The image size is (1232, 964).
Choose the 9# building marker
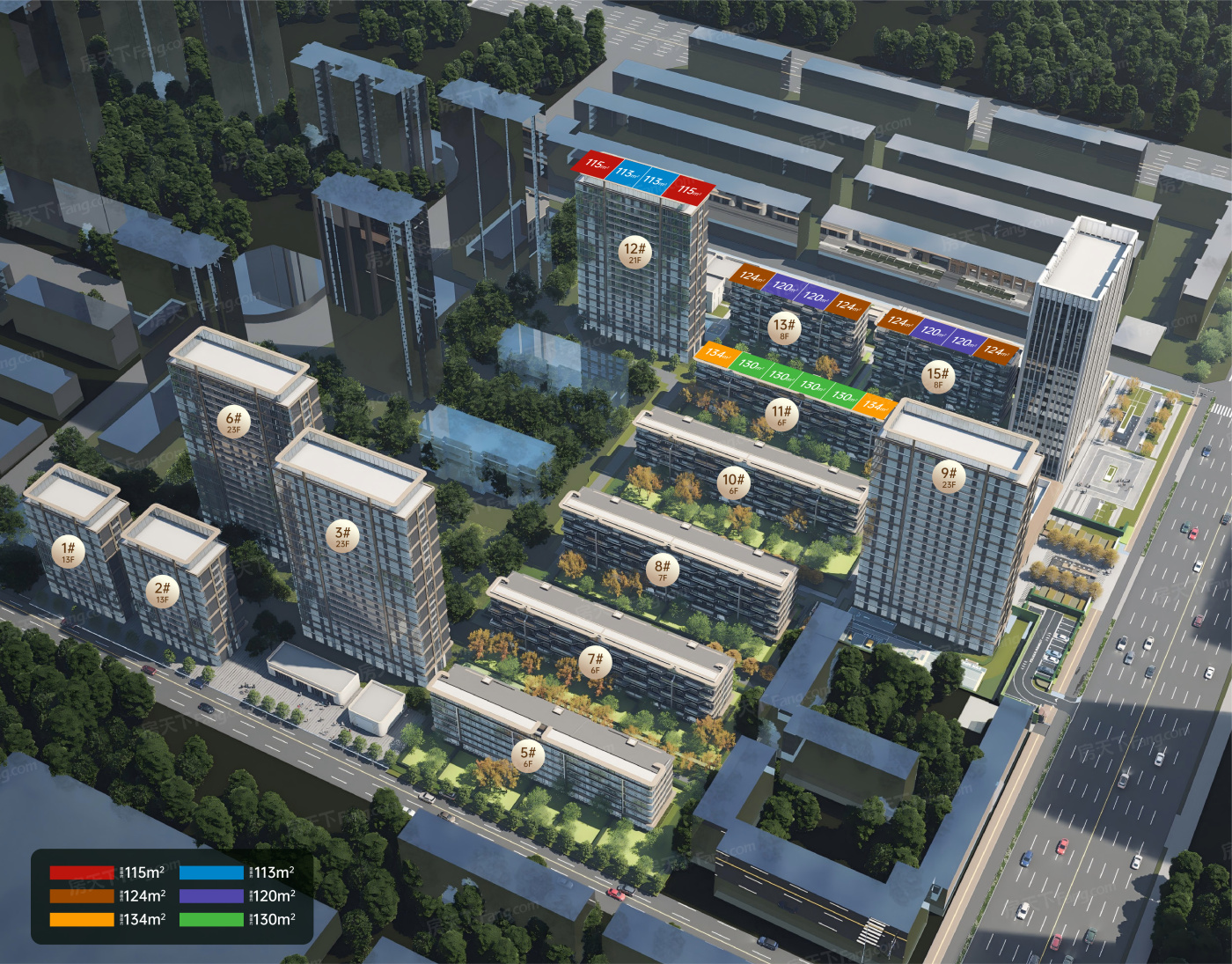[x=949, y=477]
